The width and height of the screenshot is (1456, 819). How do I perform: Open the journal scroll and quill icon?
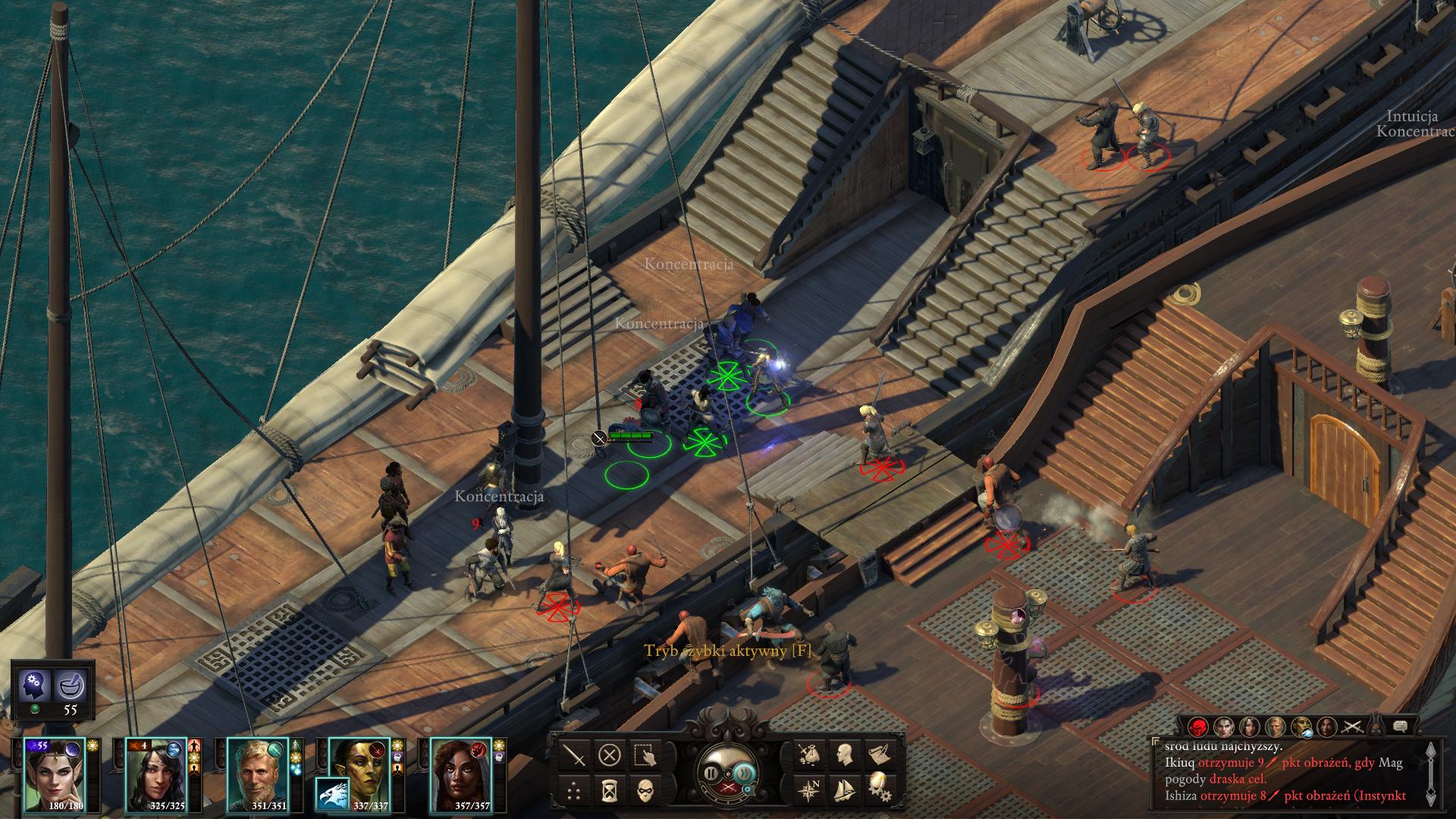pos(878,755)
